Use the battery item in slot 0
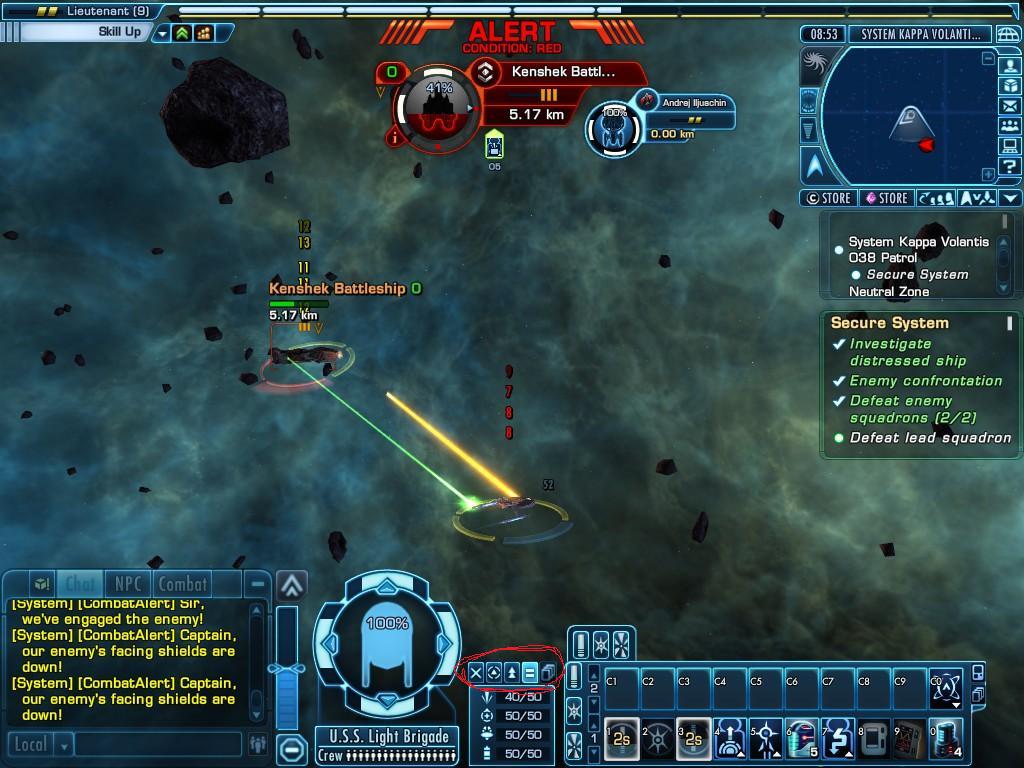 945,739
